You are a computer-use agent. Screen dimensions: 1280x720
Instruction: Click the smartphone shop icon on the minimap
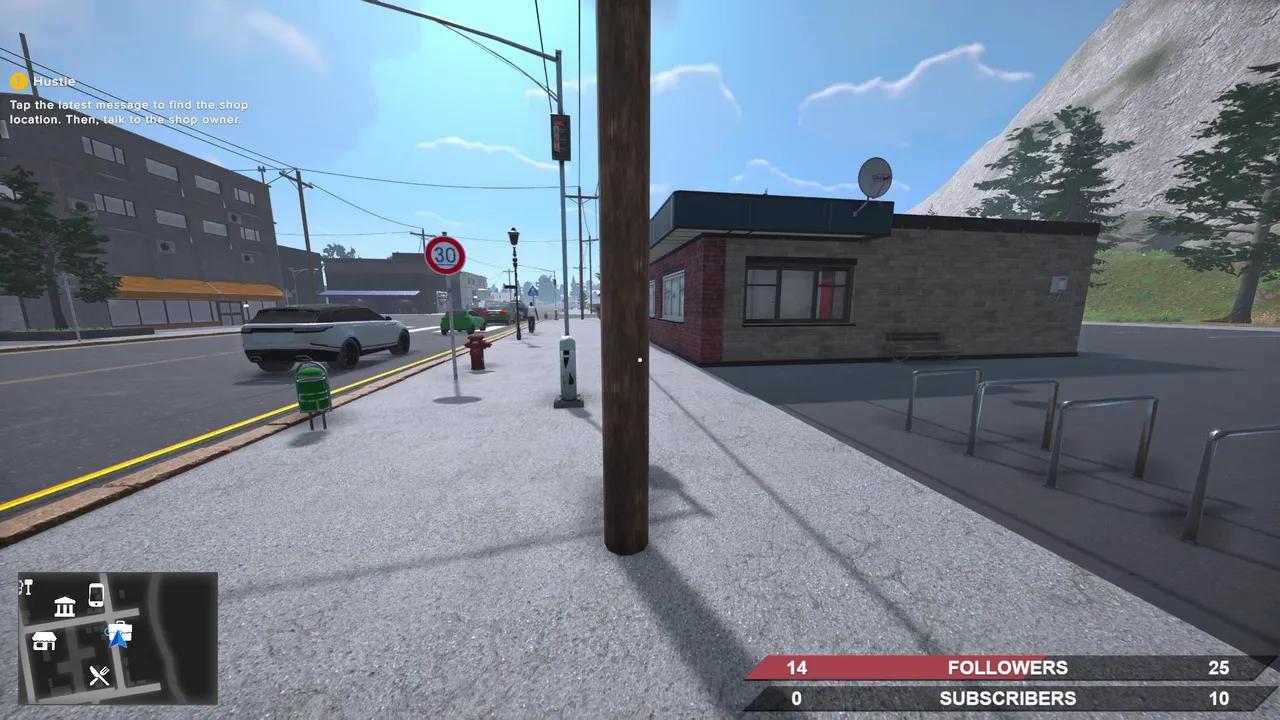pos(96,595)
